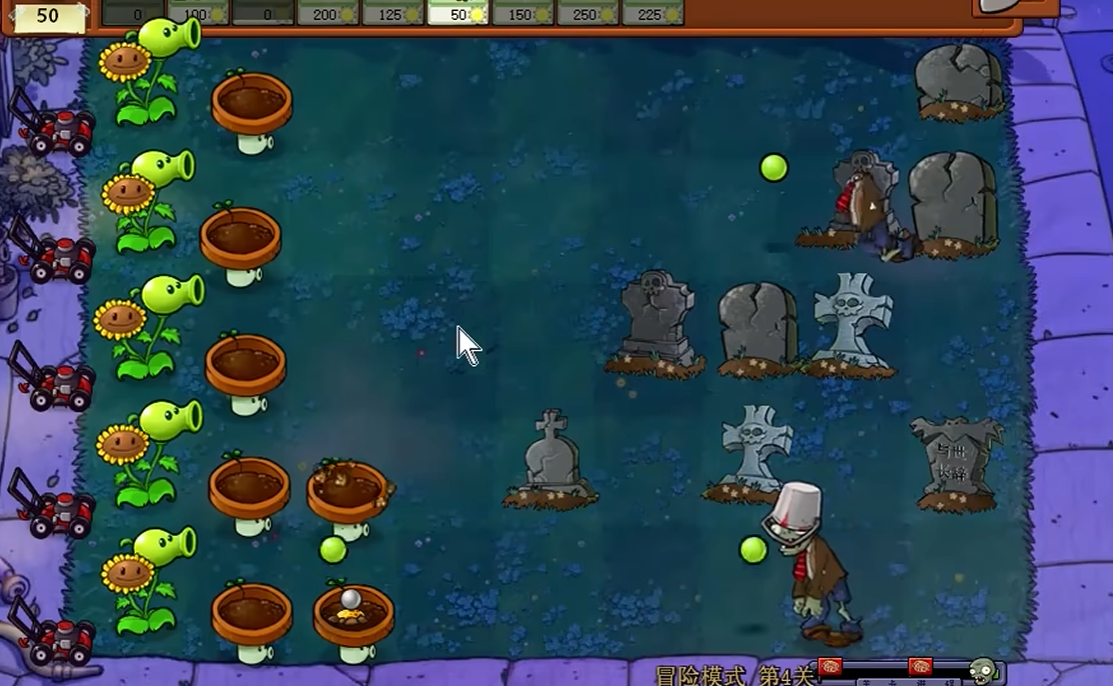The width and height of the screenshot is (1113, 686).
Task: Select the seed packet costing 225 sun
Action: [652, 12]
